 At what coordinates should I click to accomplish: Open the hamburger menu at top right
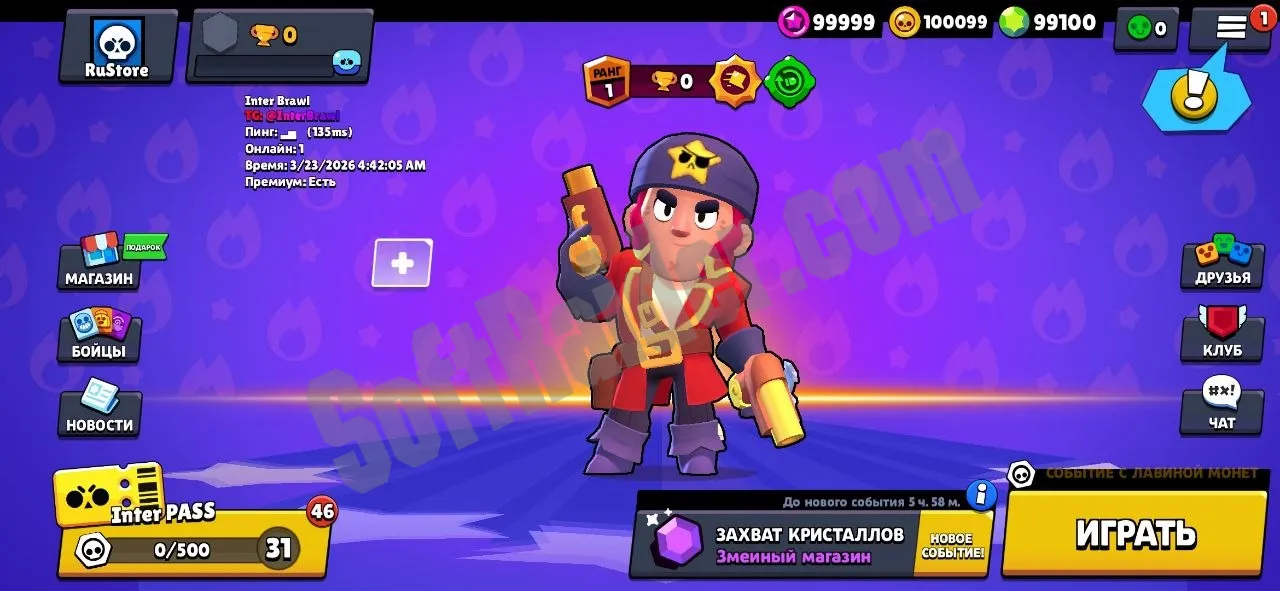1230,28
